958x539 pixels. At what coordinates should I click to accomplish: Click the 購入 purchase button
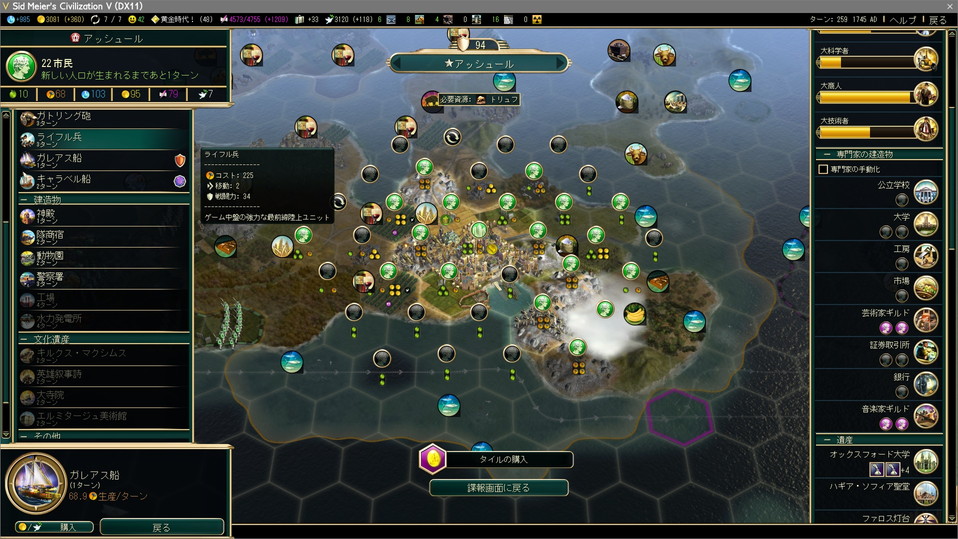click(54, 527)
